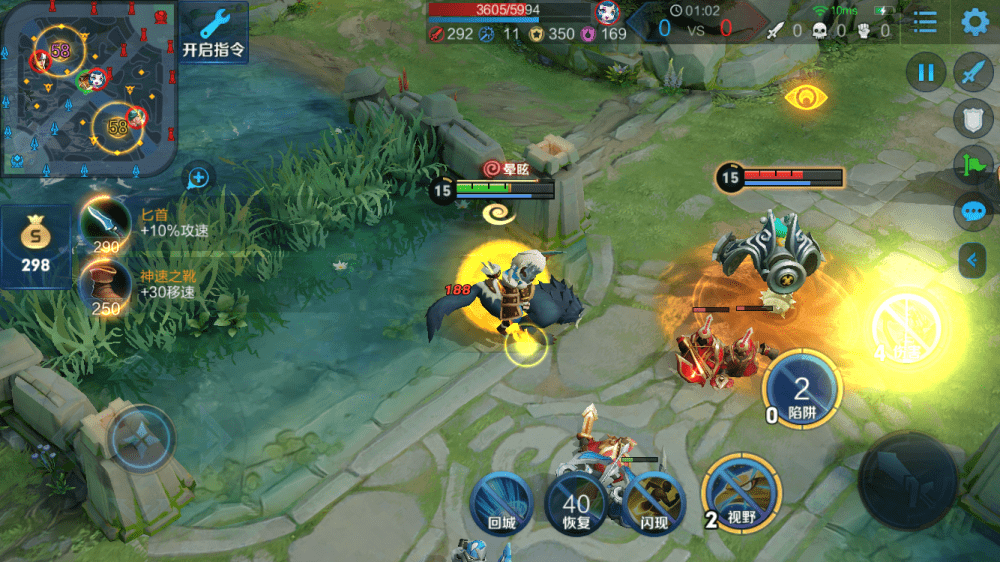Click the 开启指令 wrench button
Viewport: 1000px width, 562px height.
(x=214, y=32)
